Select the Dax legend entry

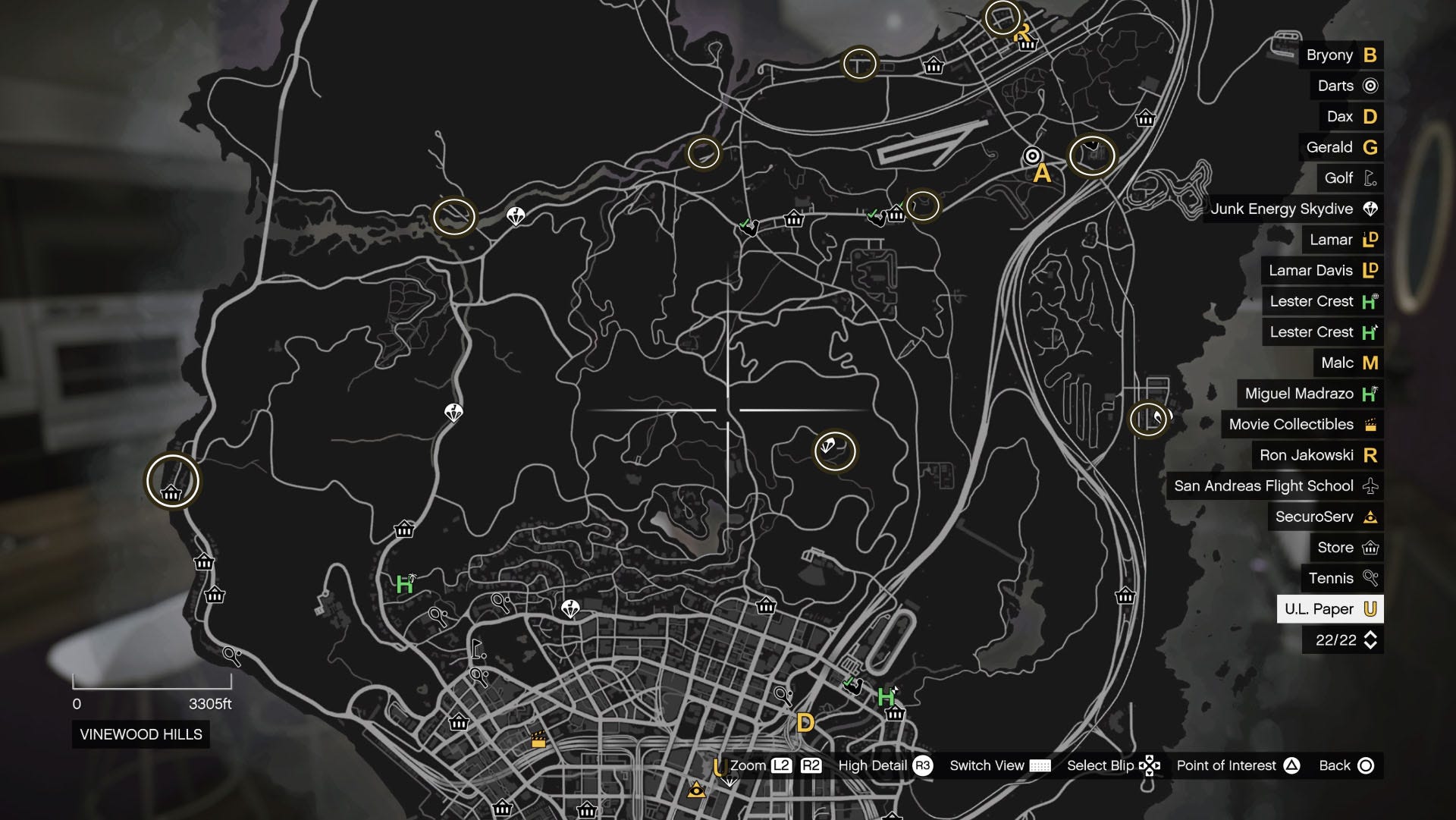[1351, 117]
